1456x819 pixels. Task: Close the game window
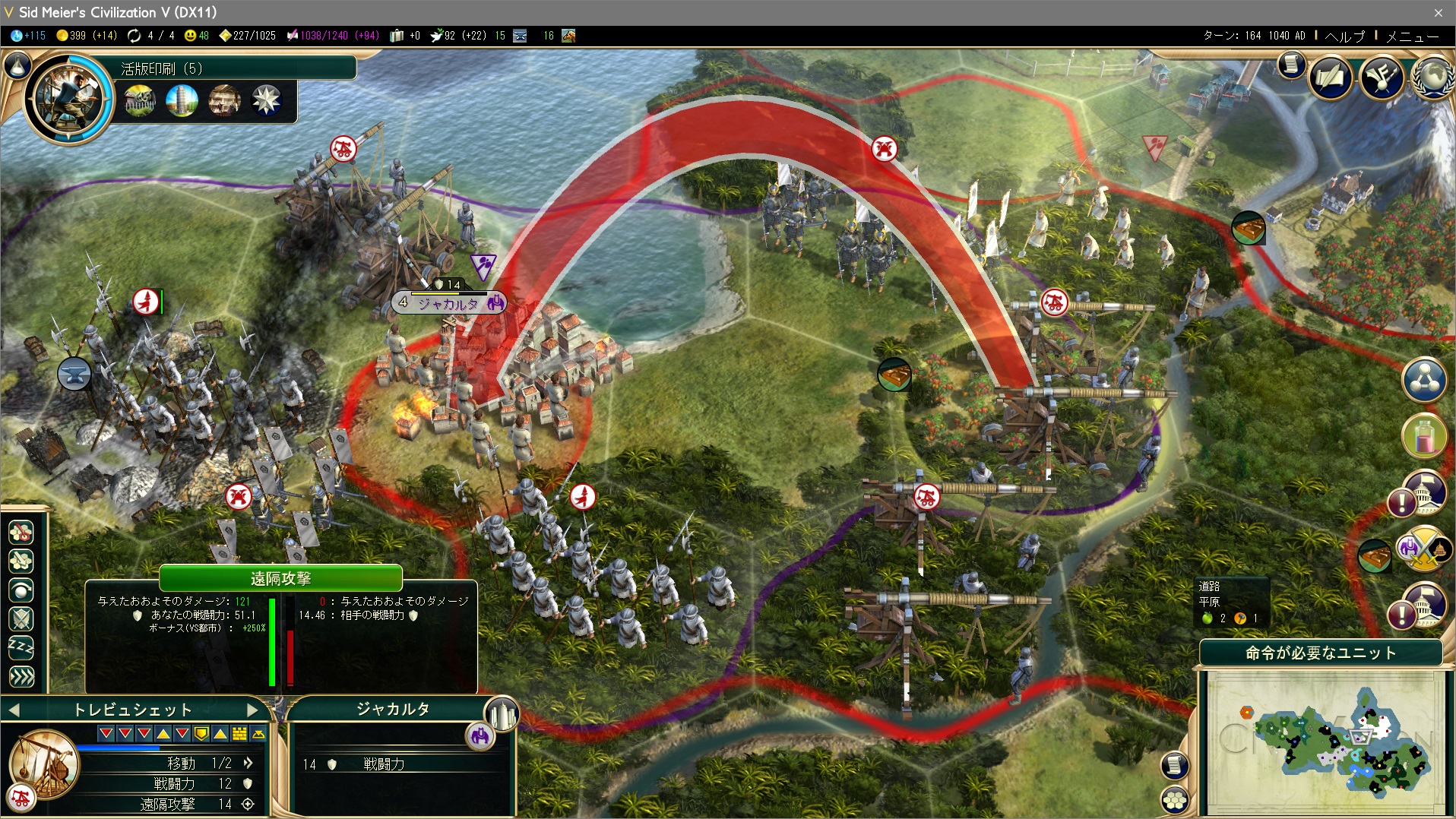(1438, 12)
